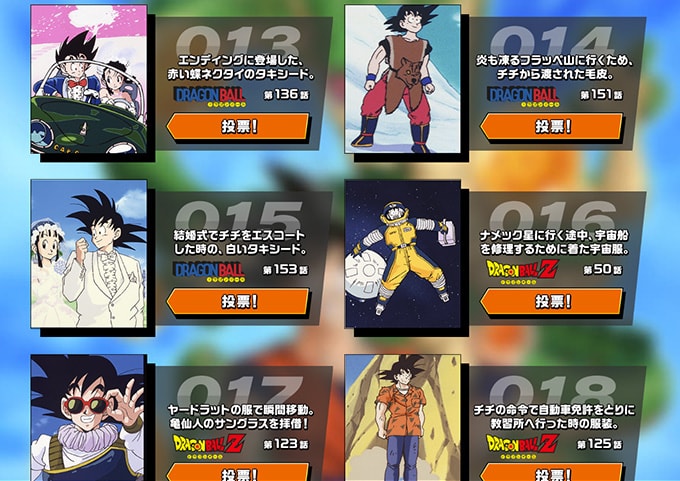
Task: Vote for costume 015 white wedding tuxedo
Action: click(x=239, y=301)
